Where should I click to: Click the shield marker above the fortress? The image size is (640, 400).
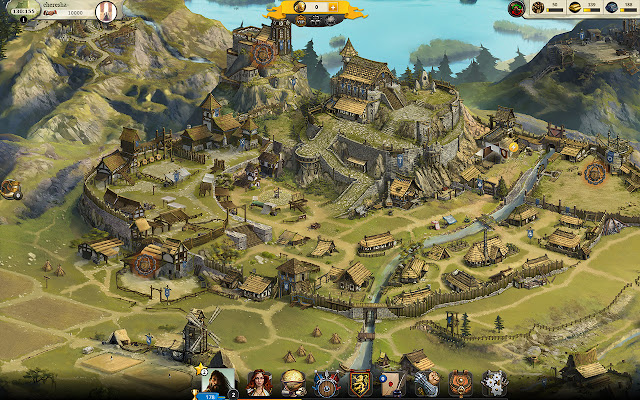[x=264, y=53]
